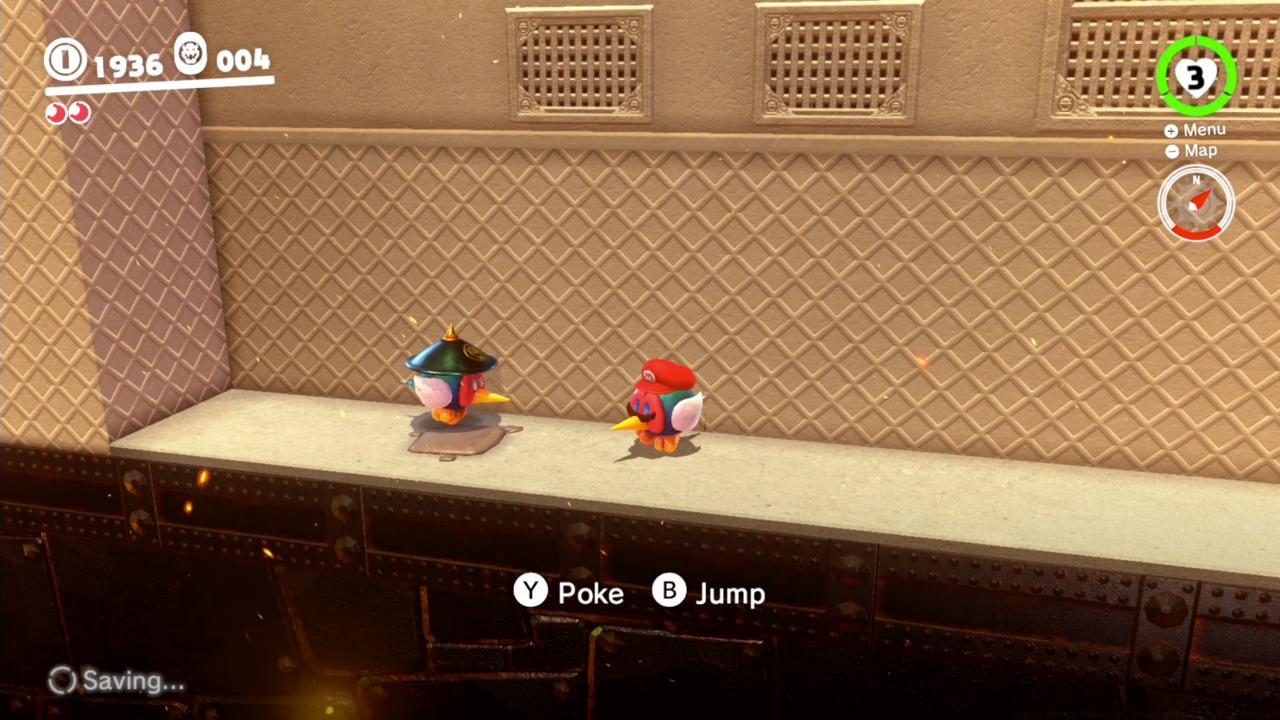Click the plus icon next to Menu
This screenshot has height=720, width=1280.
pos(1171,129)
